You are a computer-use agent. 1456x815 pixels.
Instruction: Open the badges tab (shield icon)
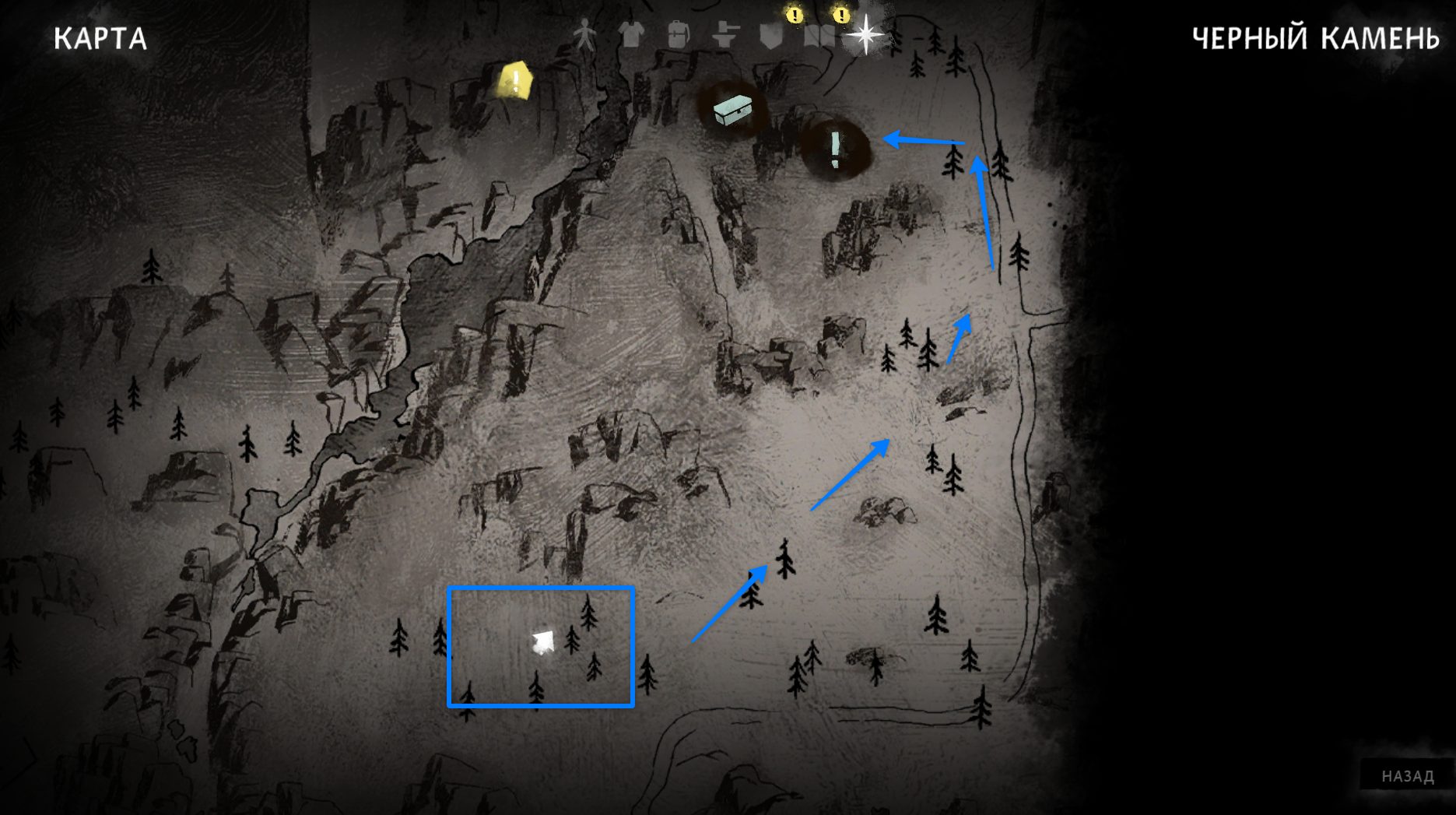(x=771, y=36)
